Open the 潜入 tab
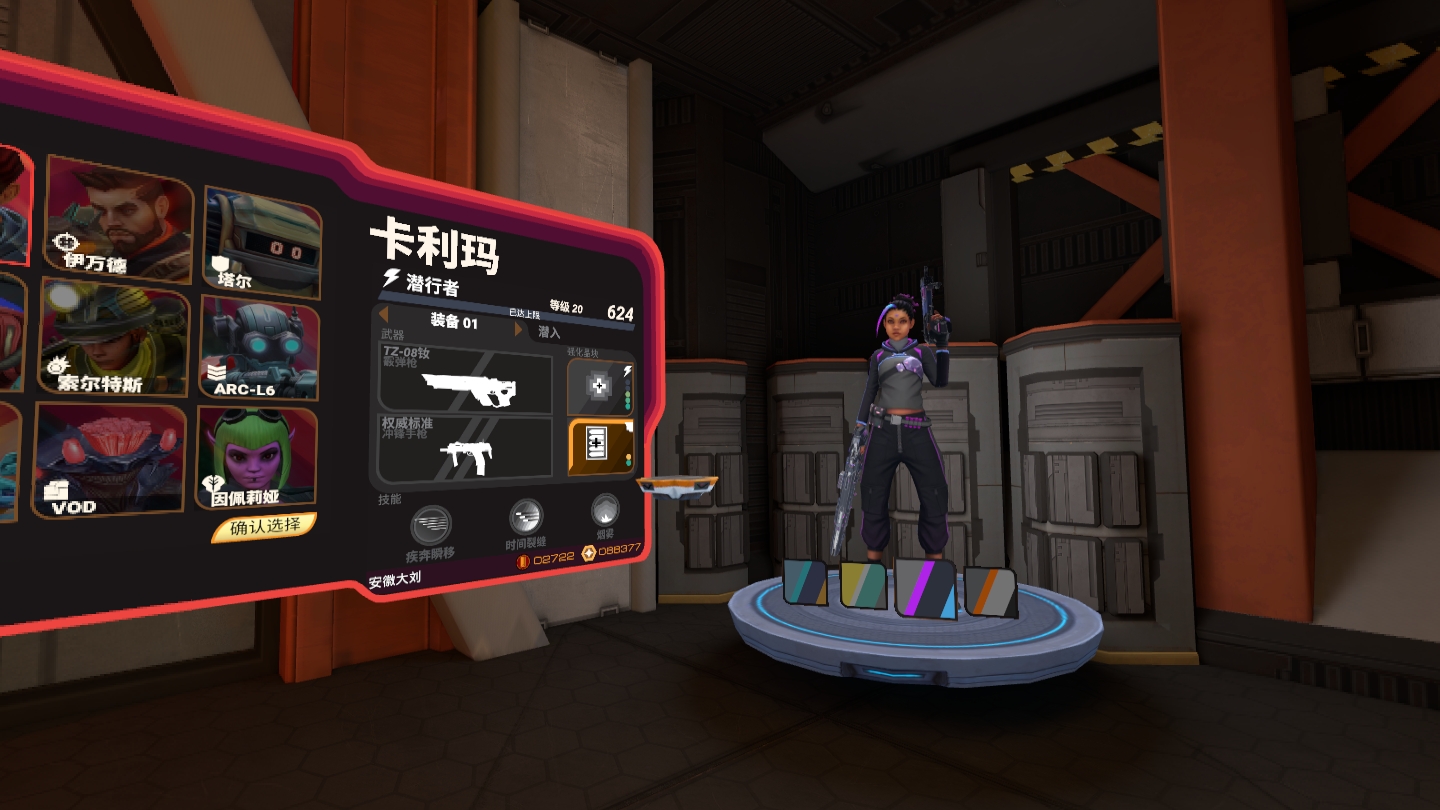The width and height of the screenshot is (1440, 810). [x=550, y=332]
